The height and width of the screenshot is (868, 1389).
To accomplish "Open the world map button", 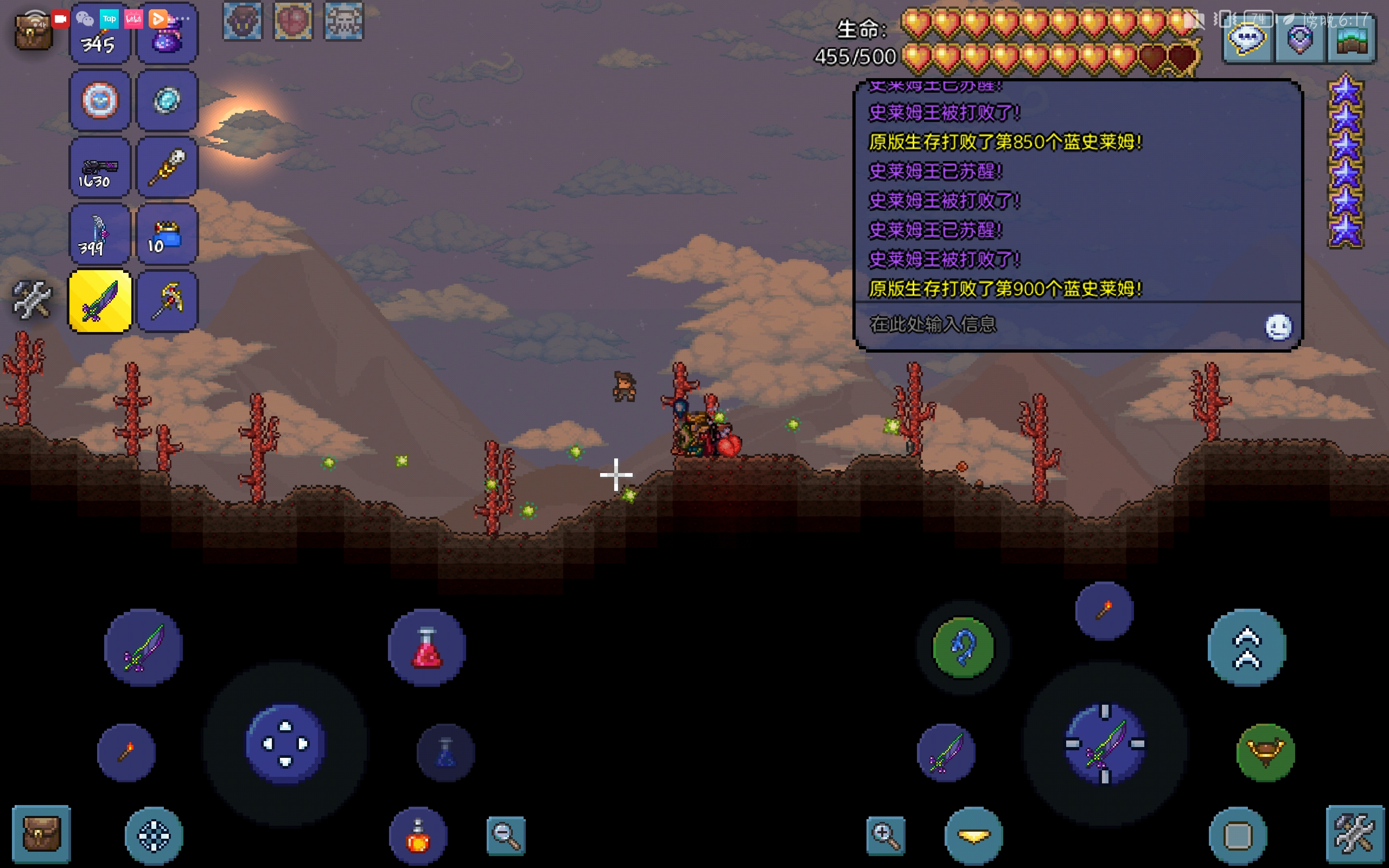I will pos(1350,40).
